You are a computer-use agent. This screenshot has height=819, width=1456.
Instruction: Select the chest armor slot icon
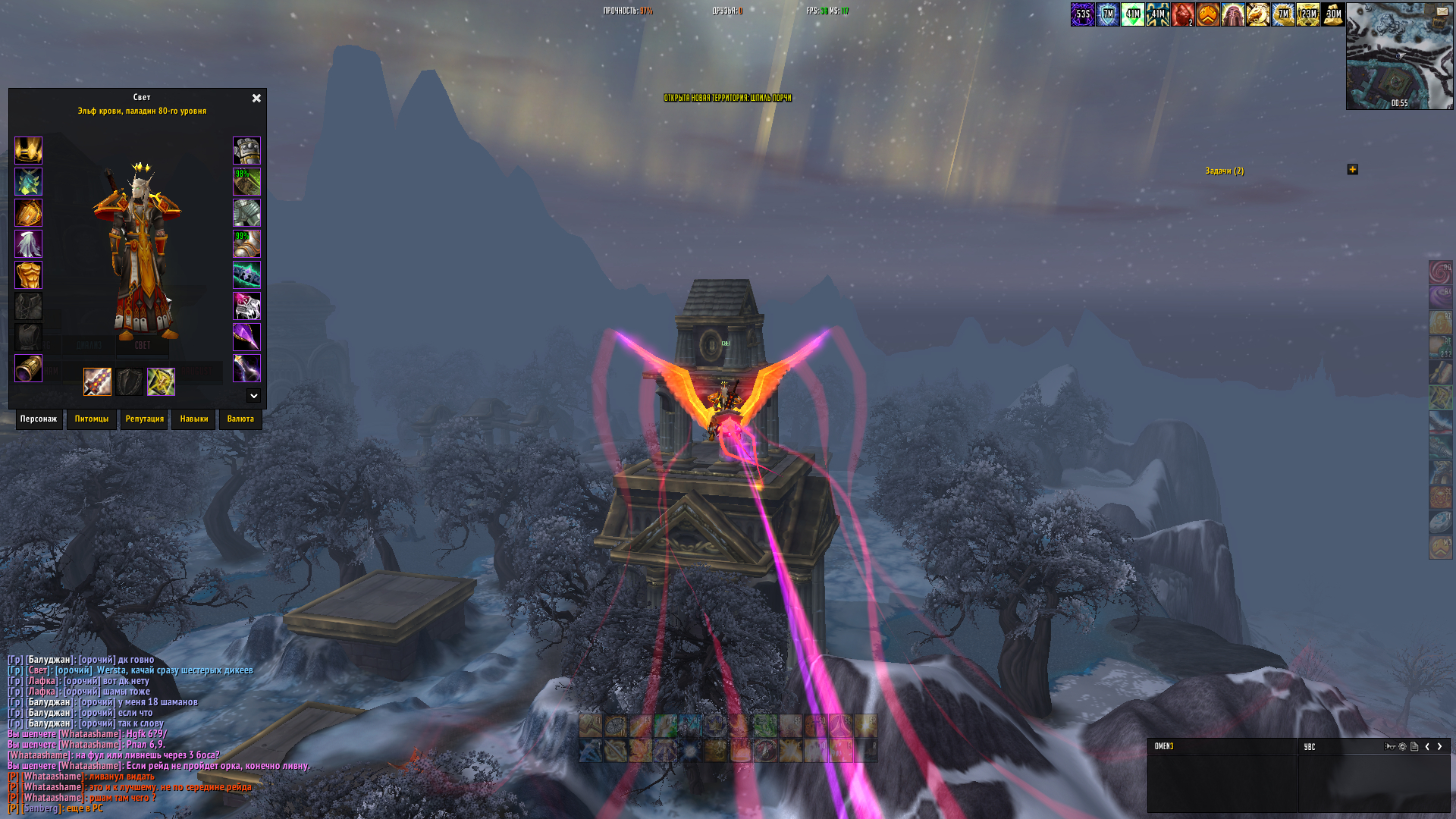[28, 276]
